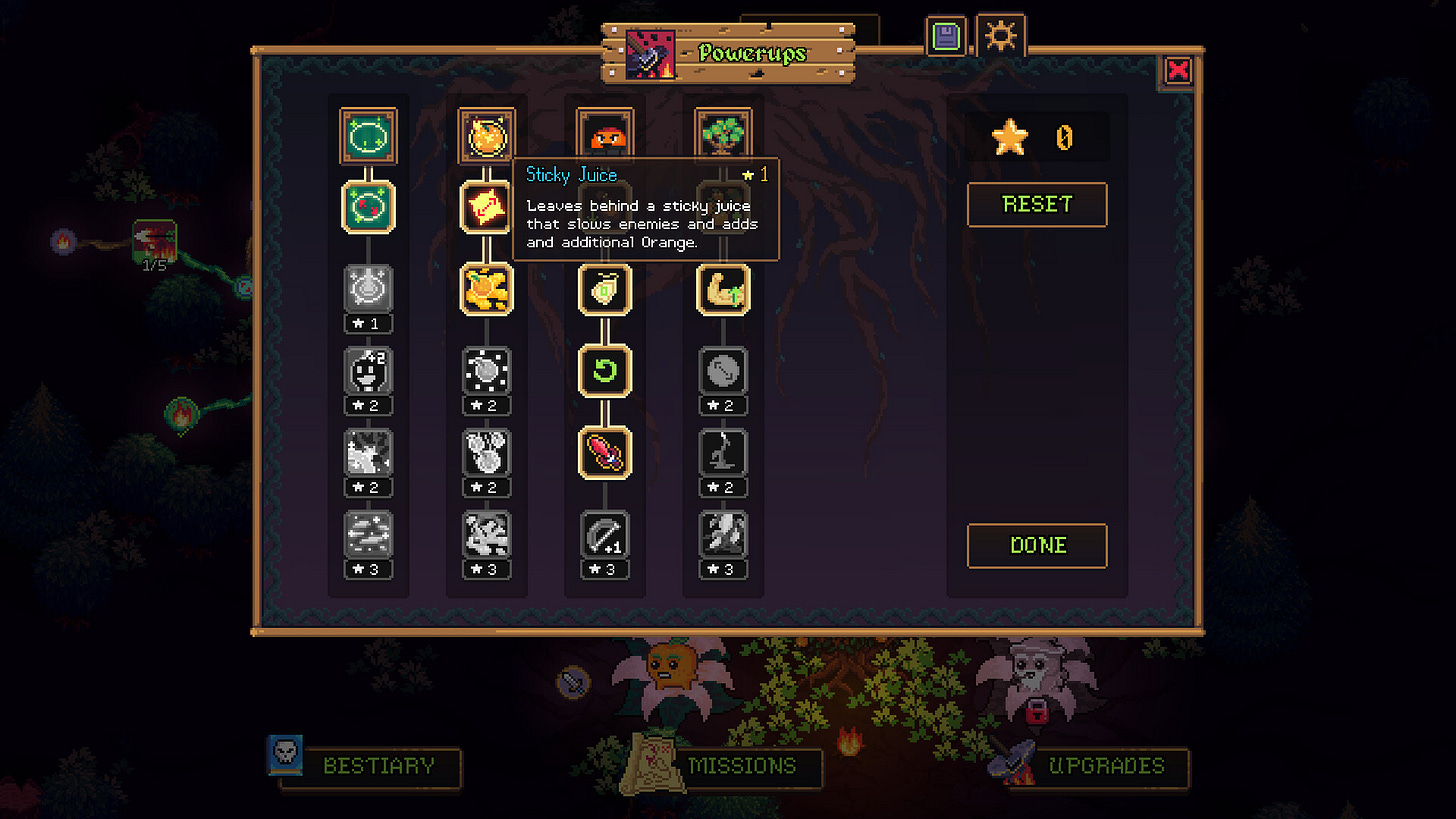Select the green circular arrow powerup
This screenshot has height=819, width=1456.
tap(605, 371)
